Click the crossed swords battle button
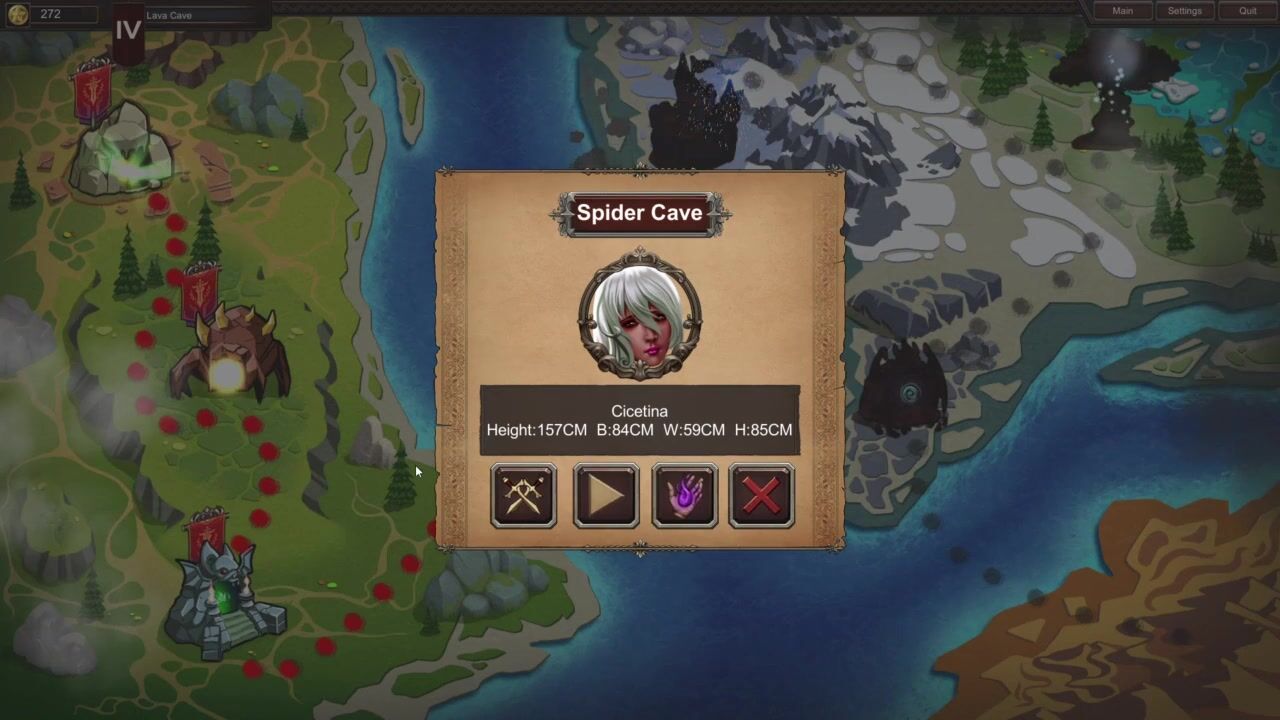The width and height of the screenshot is (1280, 720). point(523,495)
